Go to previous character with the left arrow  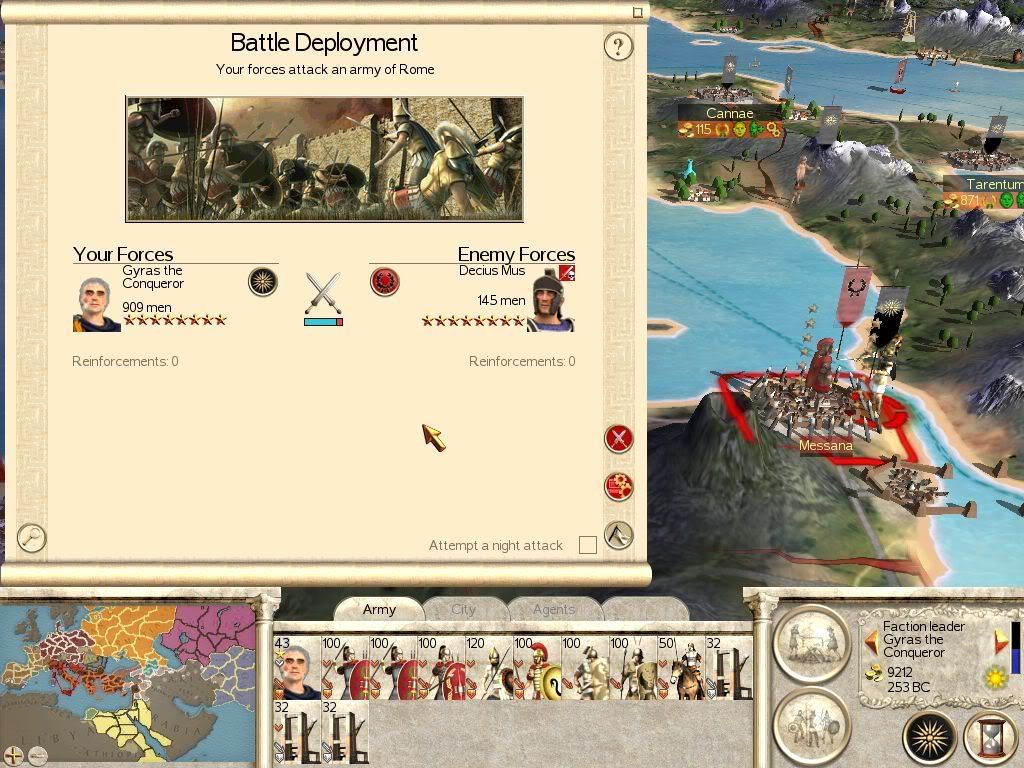click(871, 640)
